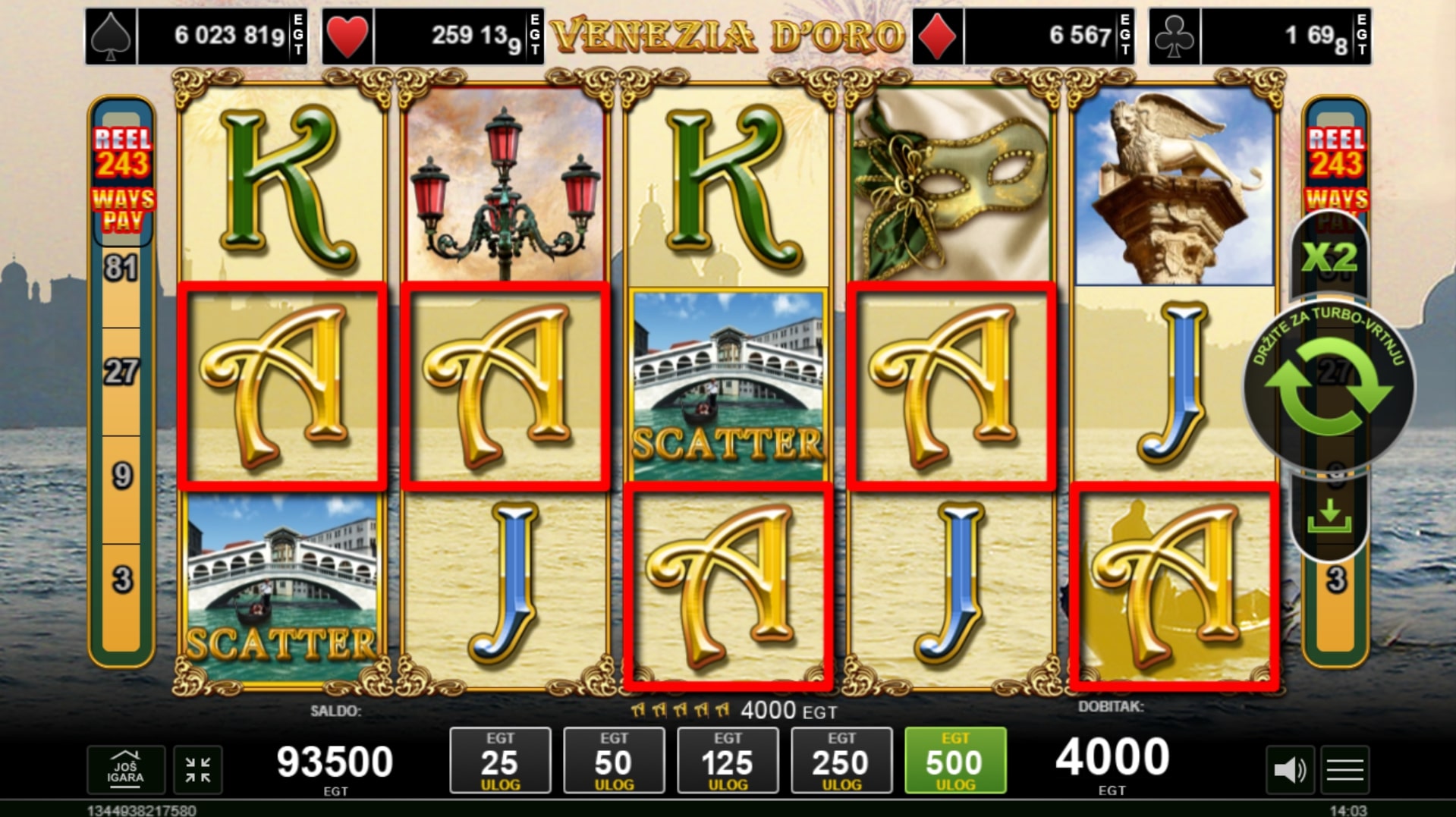The image size is (1456, 817).
Task: Spin the reels with the green arrows button
Action: [x=1329, y=386]
